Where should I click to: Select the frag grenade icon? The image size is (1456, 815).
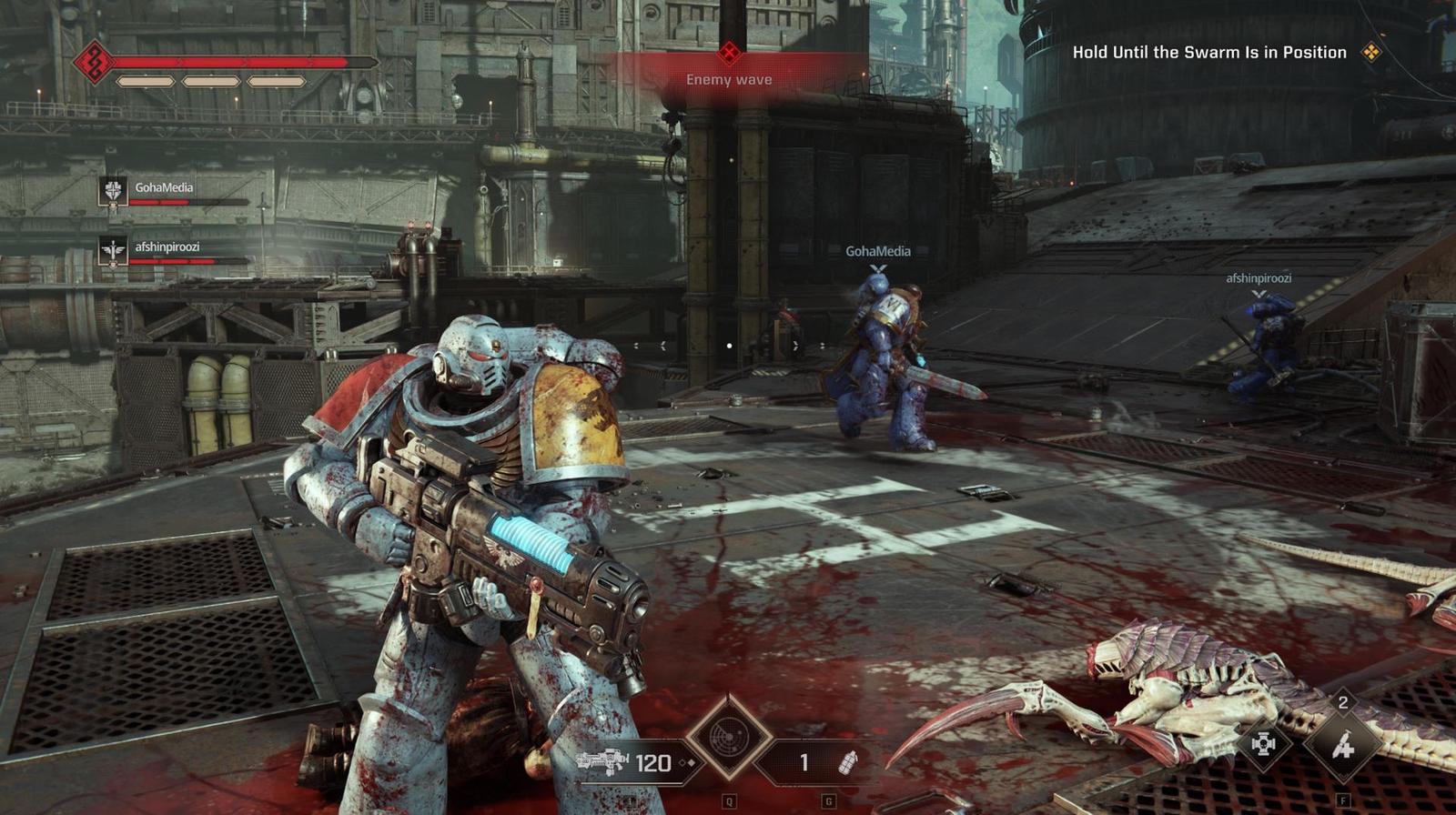pyautogui.click(x=847, y=762)
